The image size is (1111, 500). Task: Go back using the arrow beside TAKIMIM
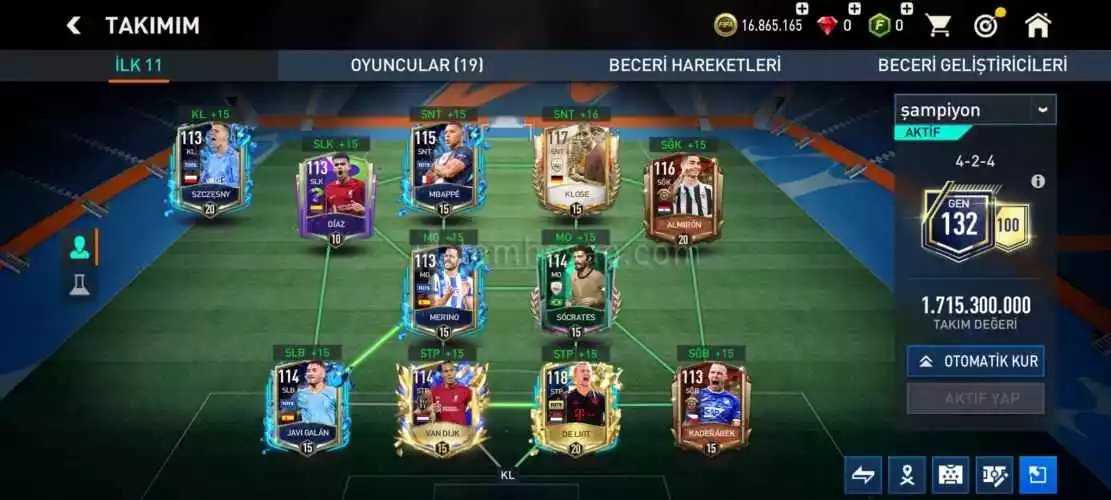pos(73,25)
